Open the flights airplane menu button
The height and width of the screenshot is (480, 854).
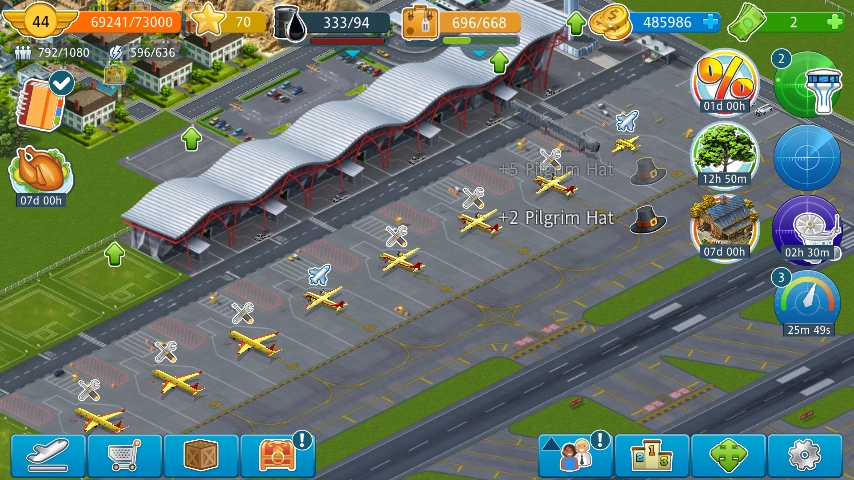[48, 455]
